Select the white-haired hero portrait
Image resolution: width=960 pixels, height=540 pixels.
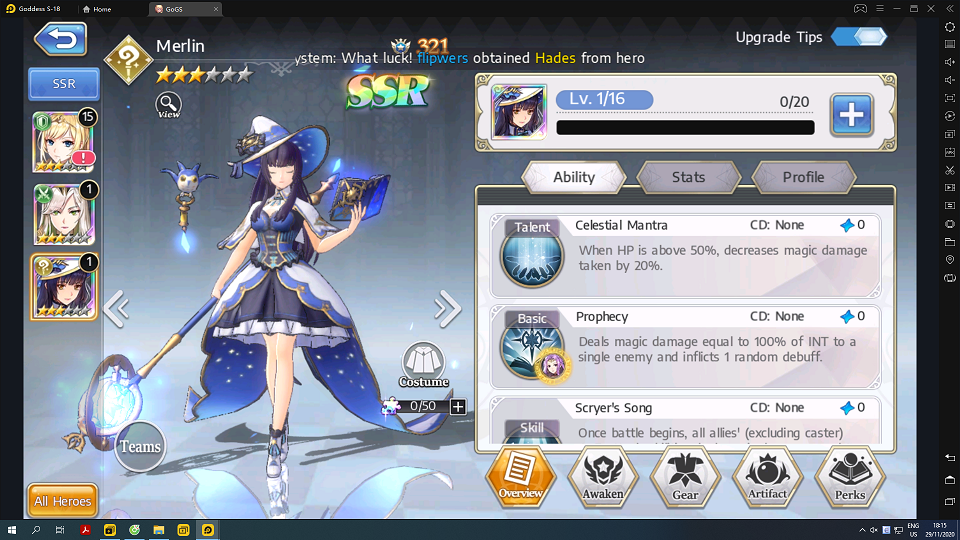pyautogui.click(x=64, y=214)
